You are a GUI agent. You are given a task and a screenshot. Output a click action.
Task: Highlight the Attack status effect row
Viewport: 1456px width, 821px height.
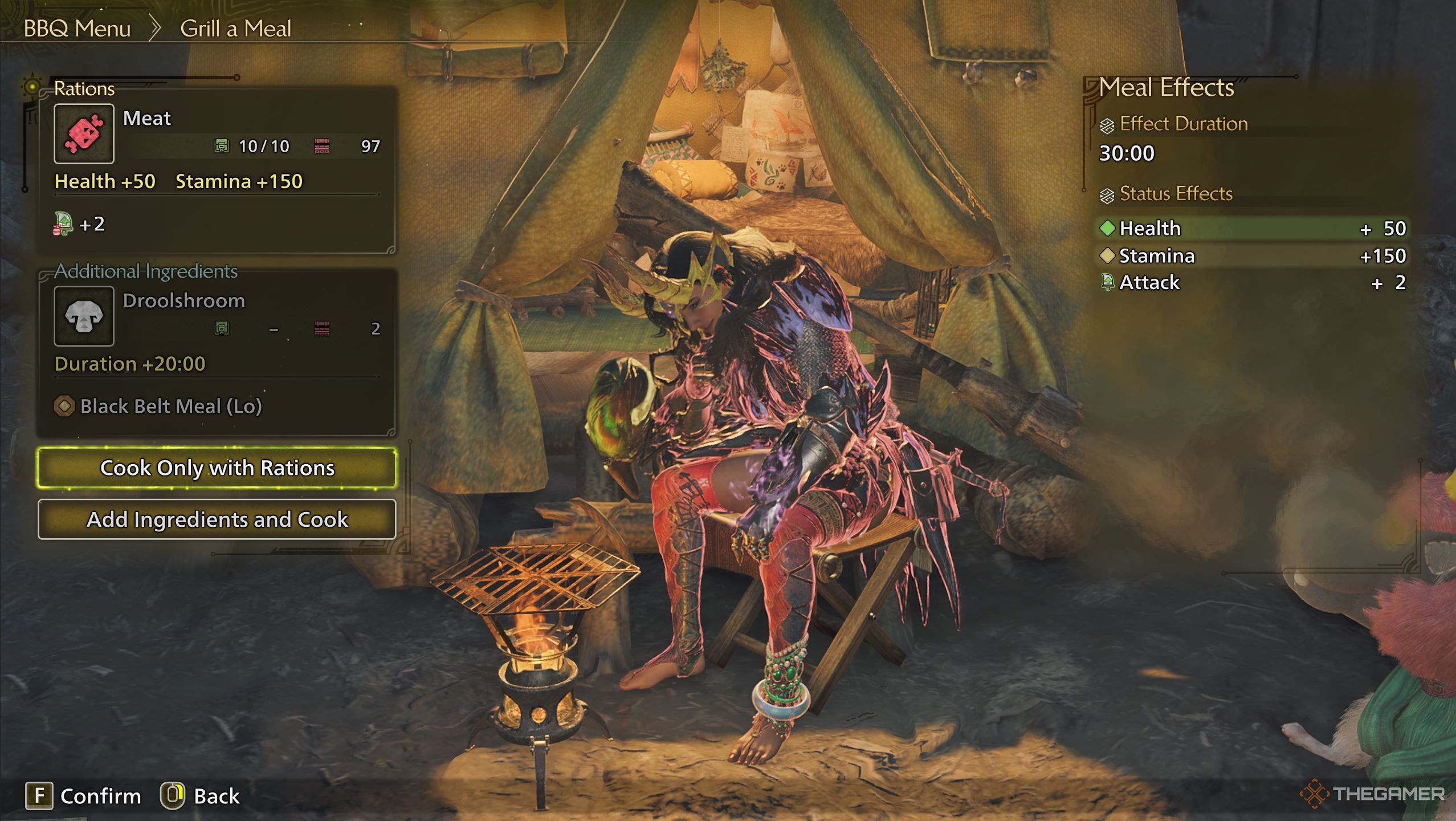click(x=1253, y=283)
